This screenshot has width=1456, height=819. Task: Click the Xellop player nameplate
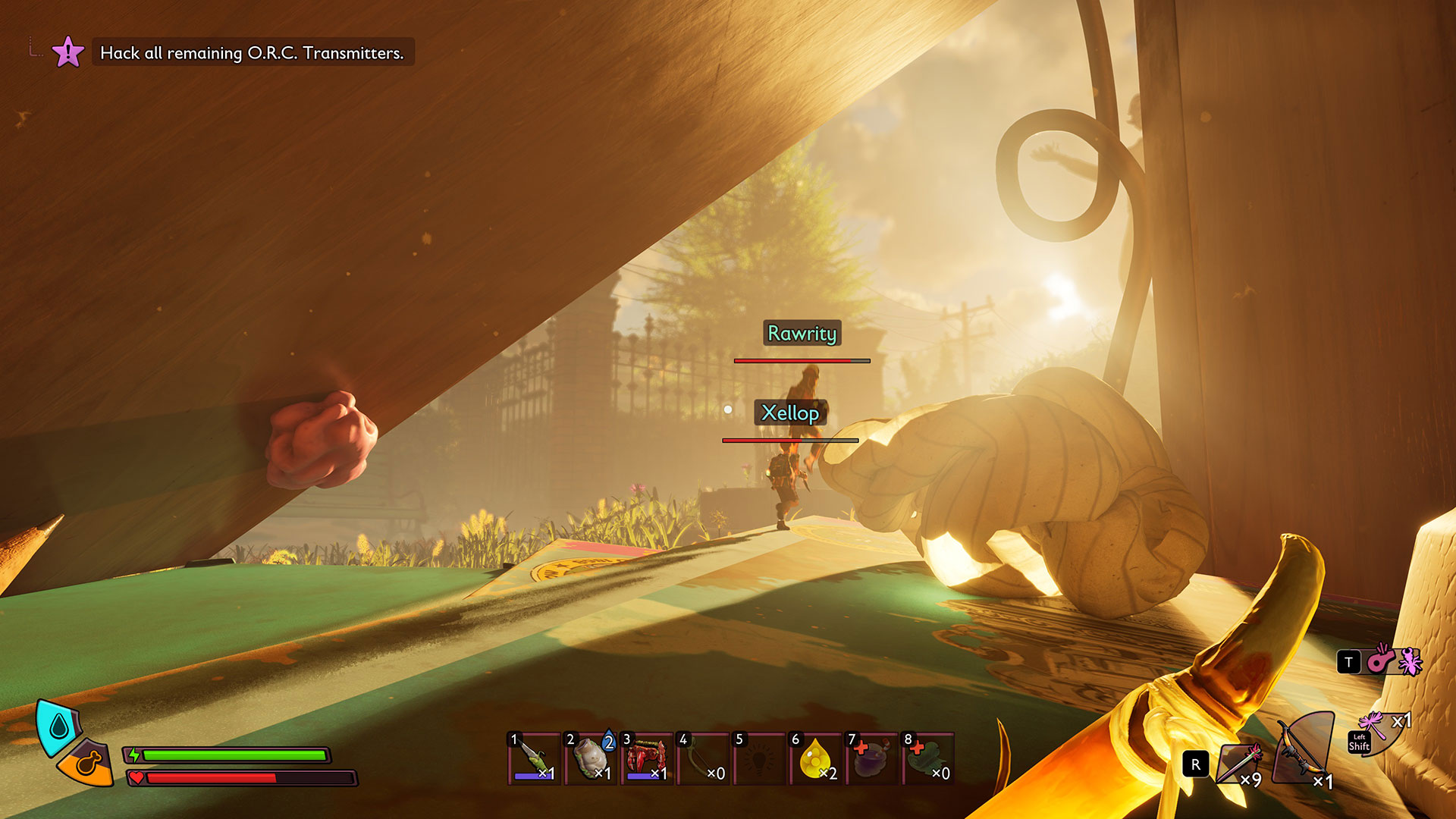[x=789, y=413]
